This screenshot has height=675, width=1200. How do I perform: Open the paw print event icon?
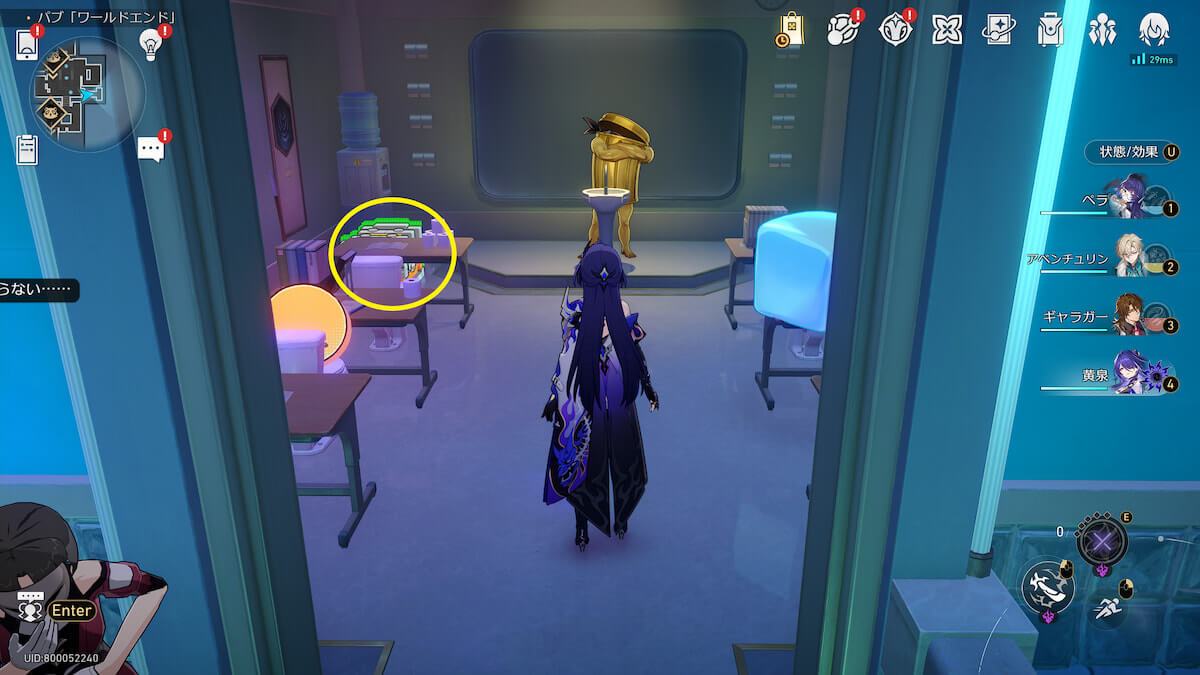(843, 30)
